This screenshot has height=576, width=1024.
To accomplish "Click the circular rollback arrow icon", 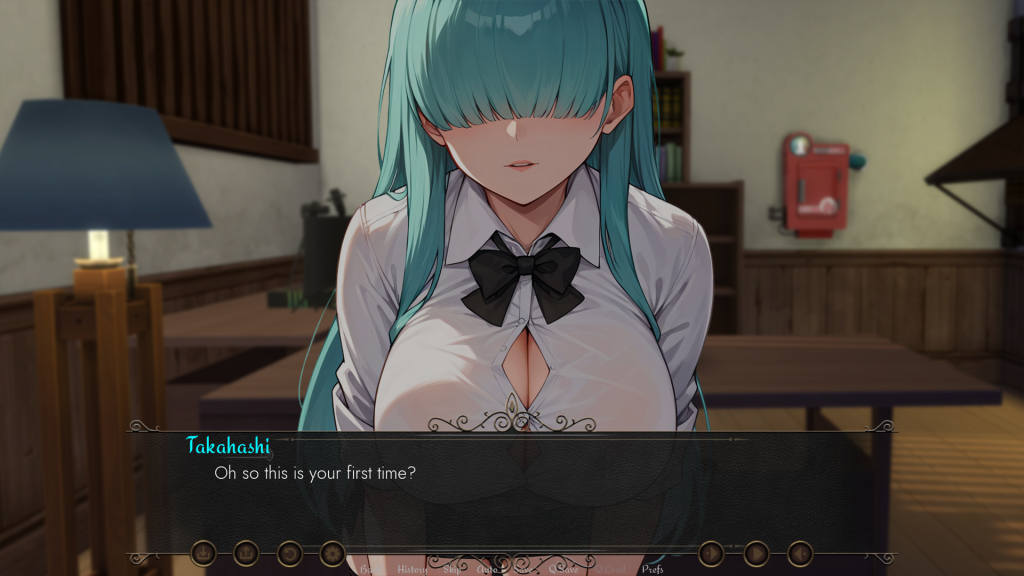I will point(289,552).
